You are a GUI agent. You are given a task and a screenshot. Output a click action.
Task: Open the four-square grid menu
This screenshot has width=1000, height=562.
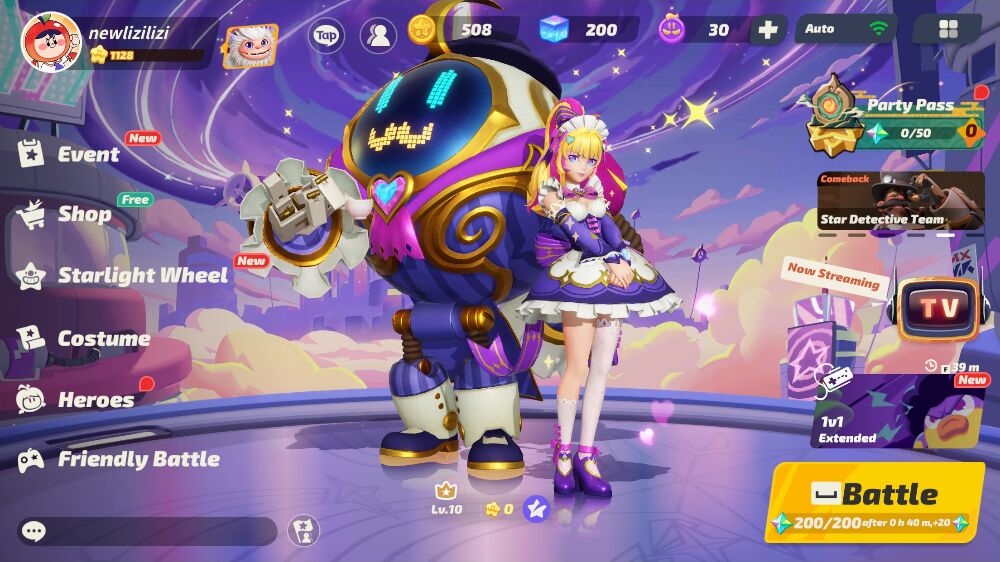point(948,29)
